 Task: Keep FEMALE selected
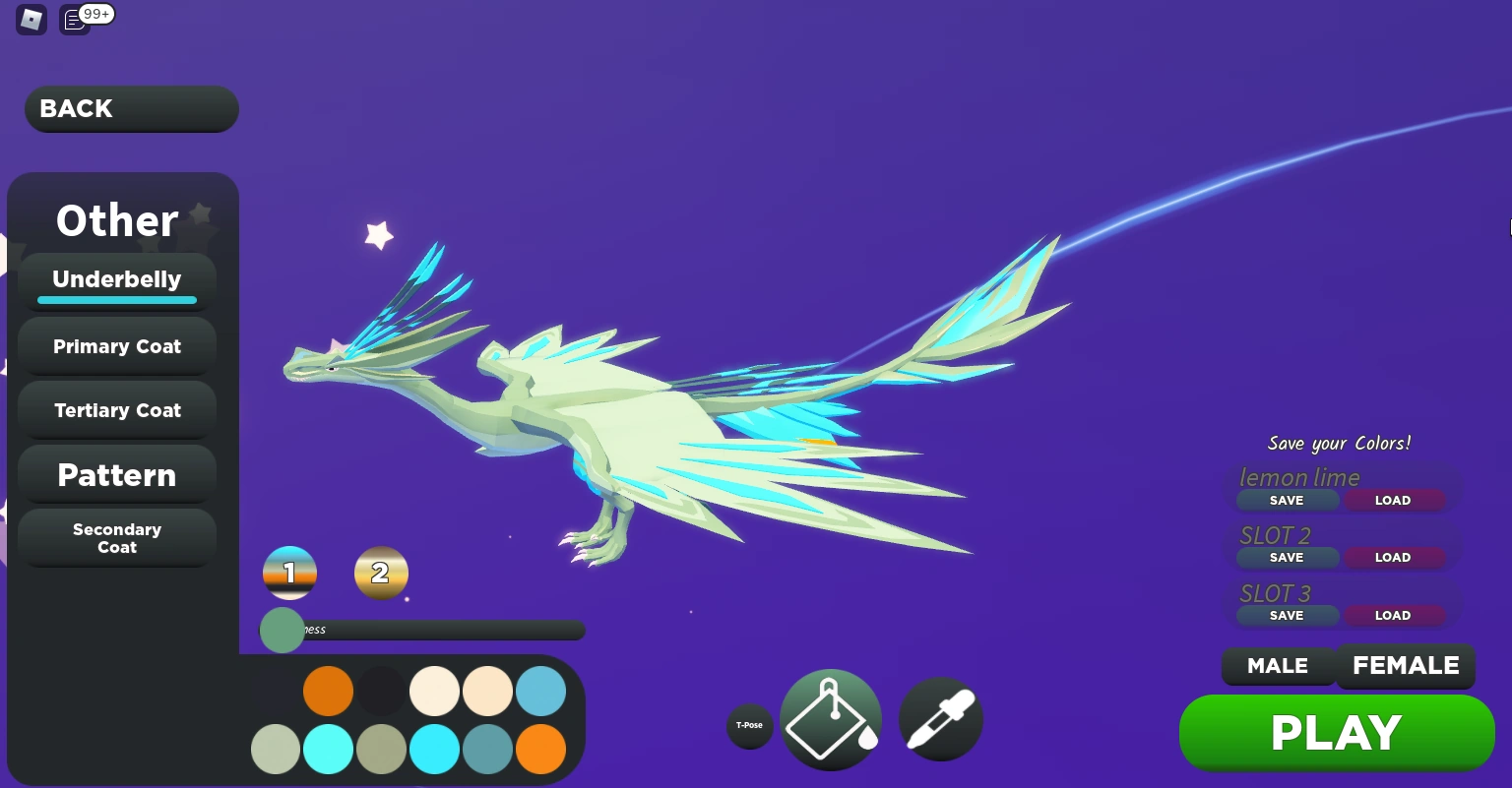pyautogui.click(x=1406, y=666)
